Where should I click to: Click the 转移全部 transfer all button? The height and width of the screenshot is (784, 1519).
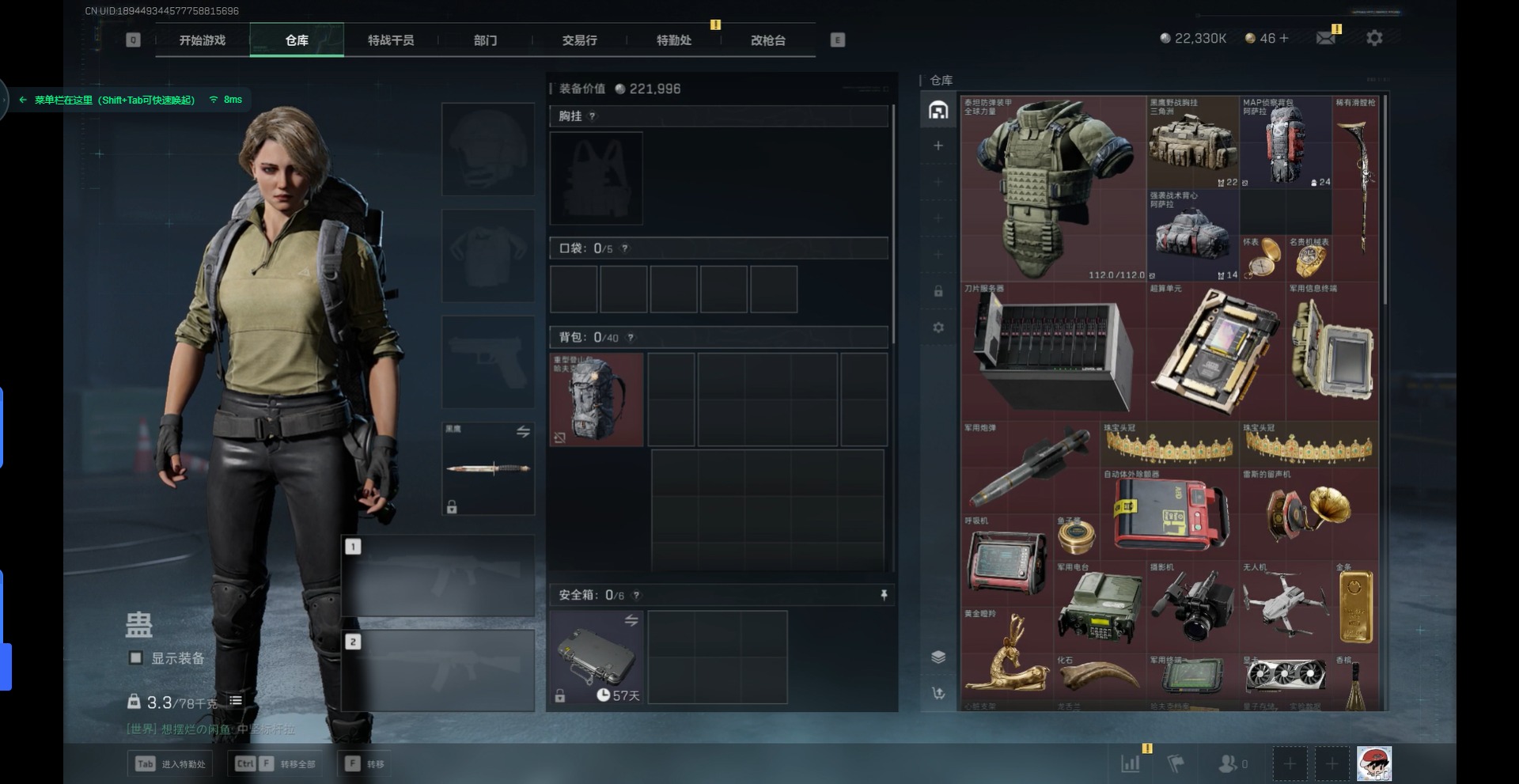(x=277, y=764)
